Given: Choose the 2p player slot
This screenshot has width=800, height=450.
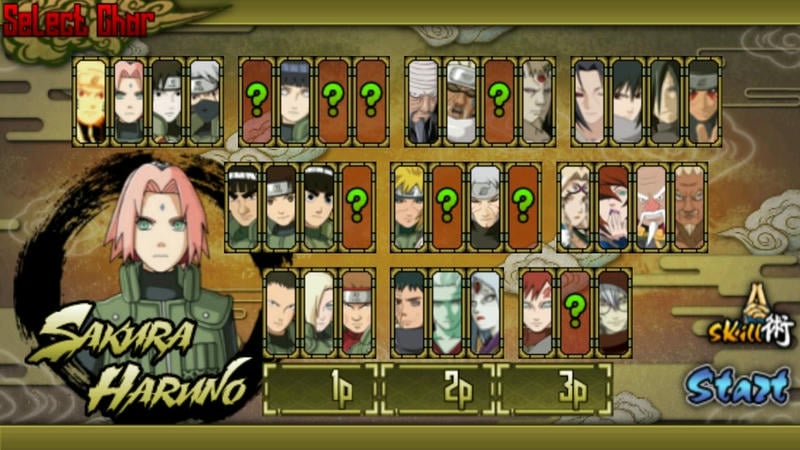Looking at the screenshot, I should point(439,389).
